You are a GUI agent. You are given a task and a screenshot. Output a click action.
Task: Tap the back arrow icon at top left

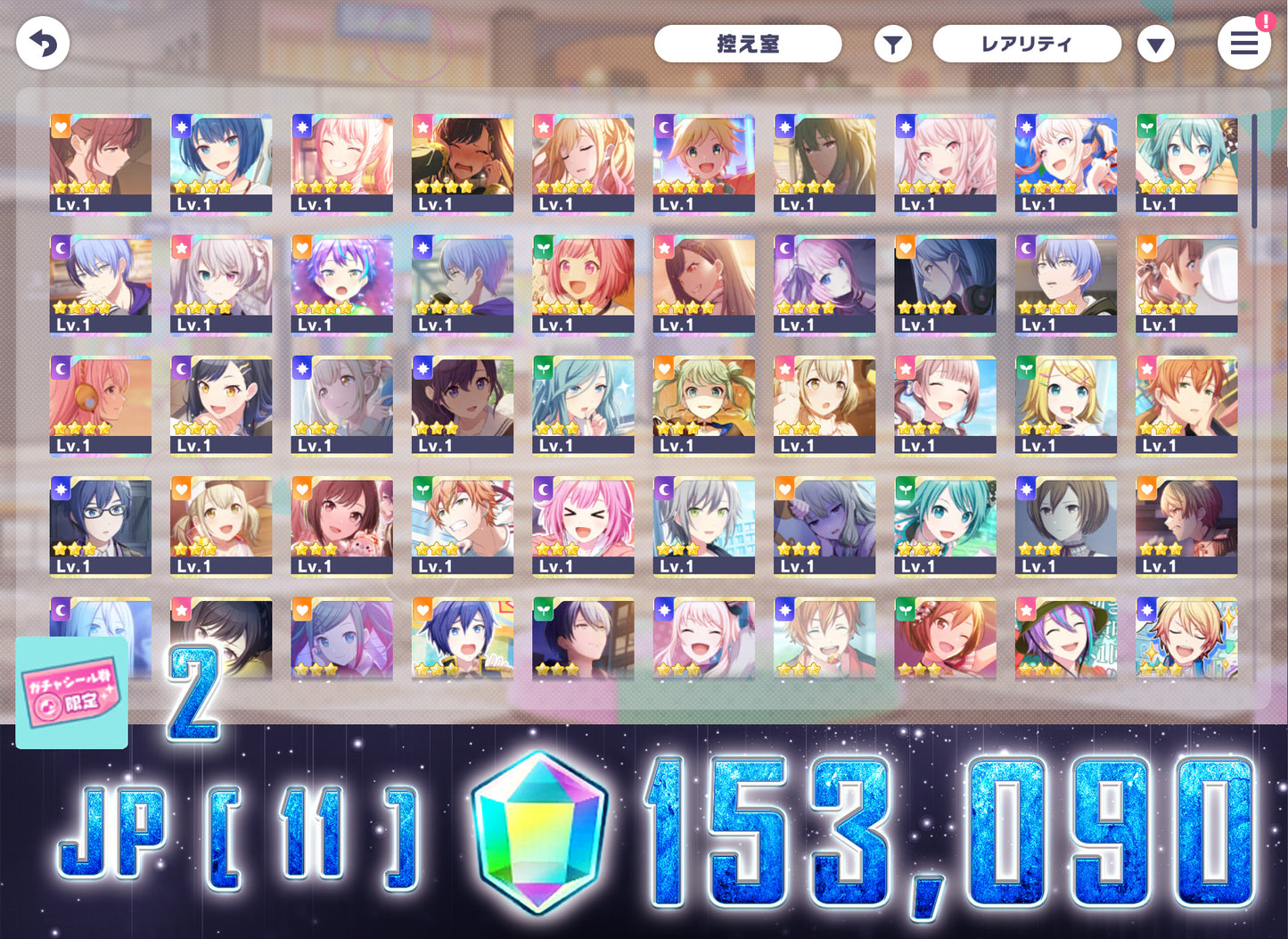[42, 43]
